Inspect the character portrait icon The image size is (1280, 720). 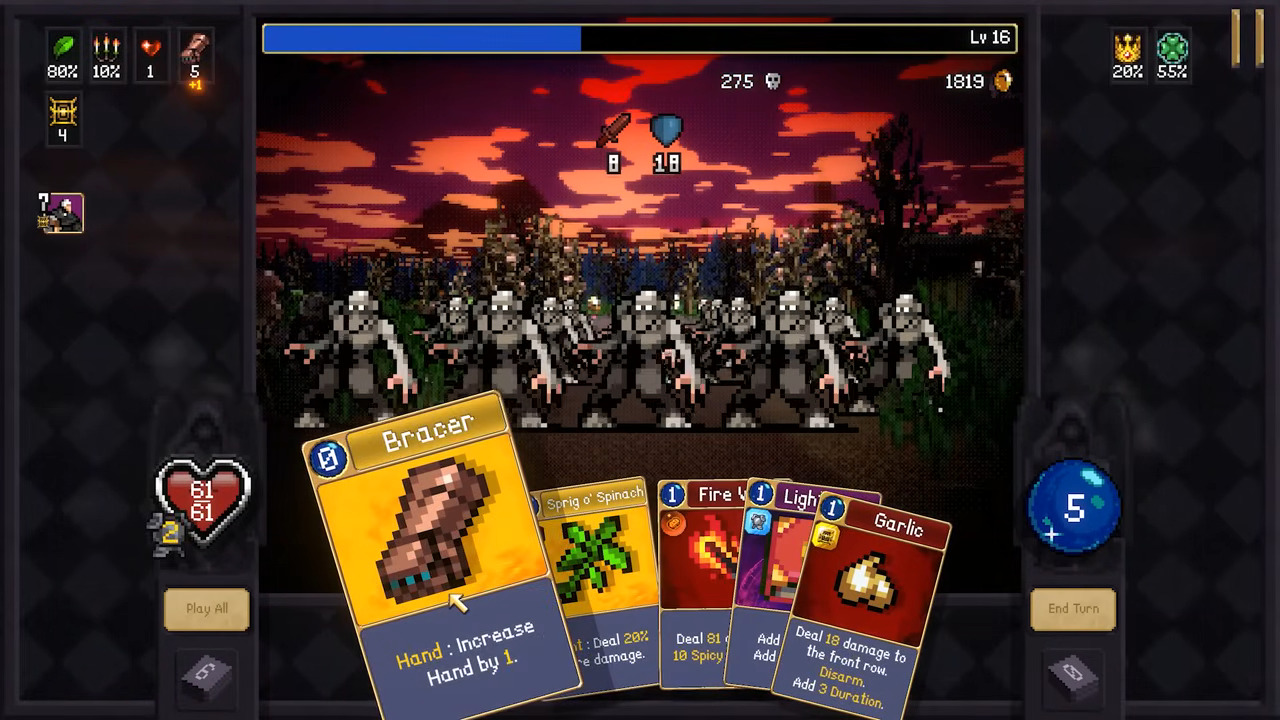[64, 213]
